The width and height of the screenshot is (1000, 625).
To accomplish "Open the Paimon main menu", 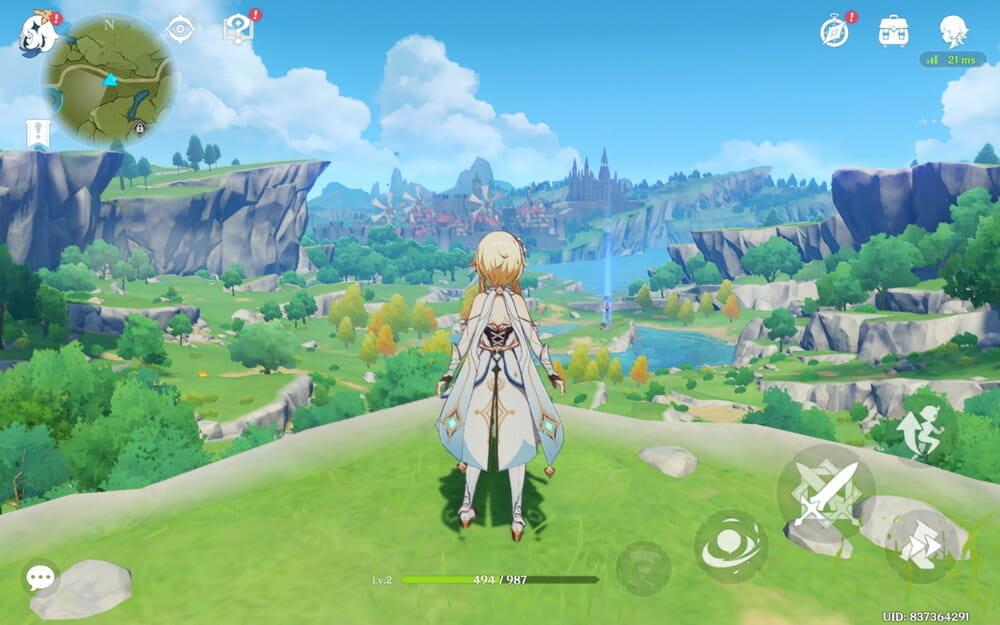I will coord(37,33).
